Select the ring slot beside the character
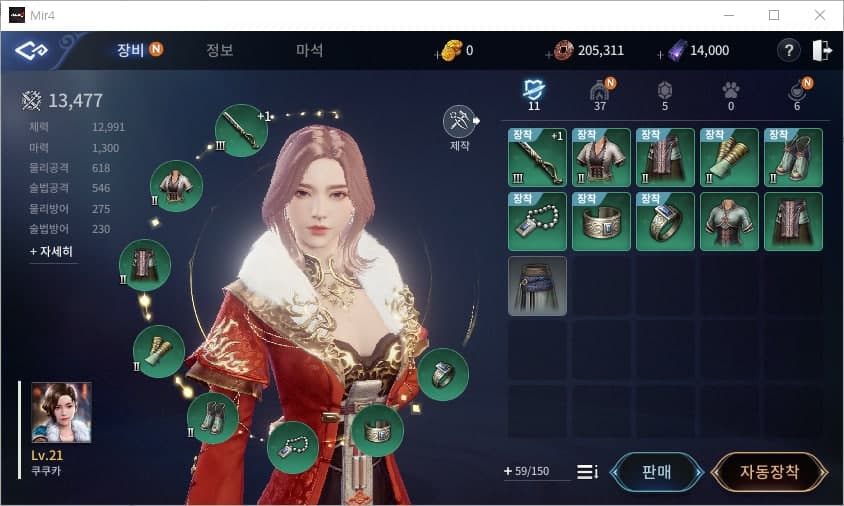This screenshot has width=844, height=506. tap(442, 374)
